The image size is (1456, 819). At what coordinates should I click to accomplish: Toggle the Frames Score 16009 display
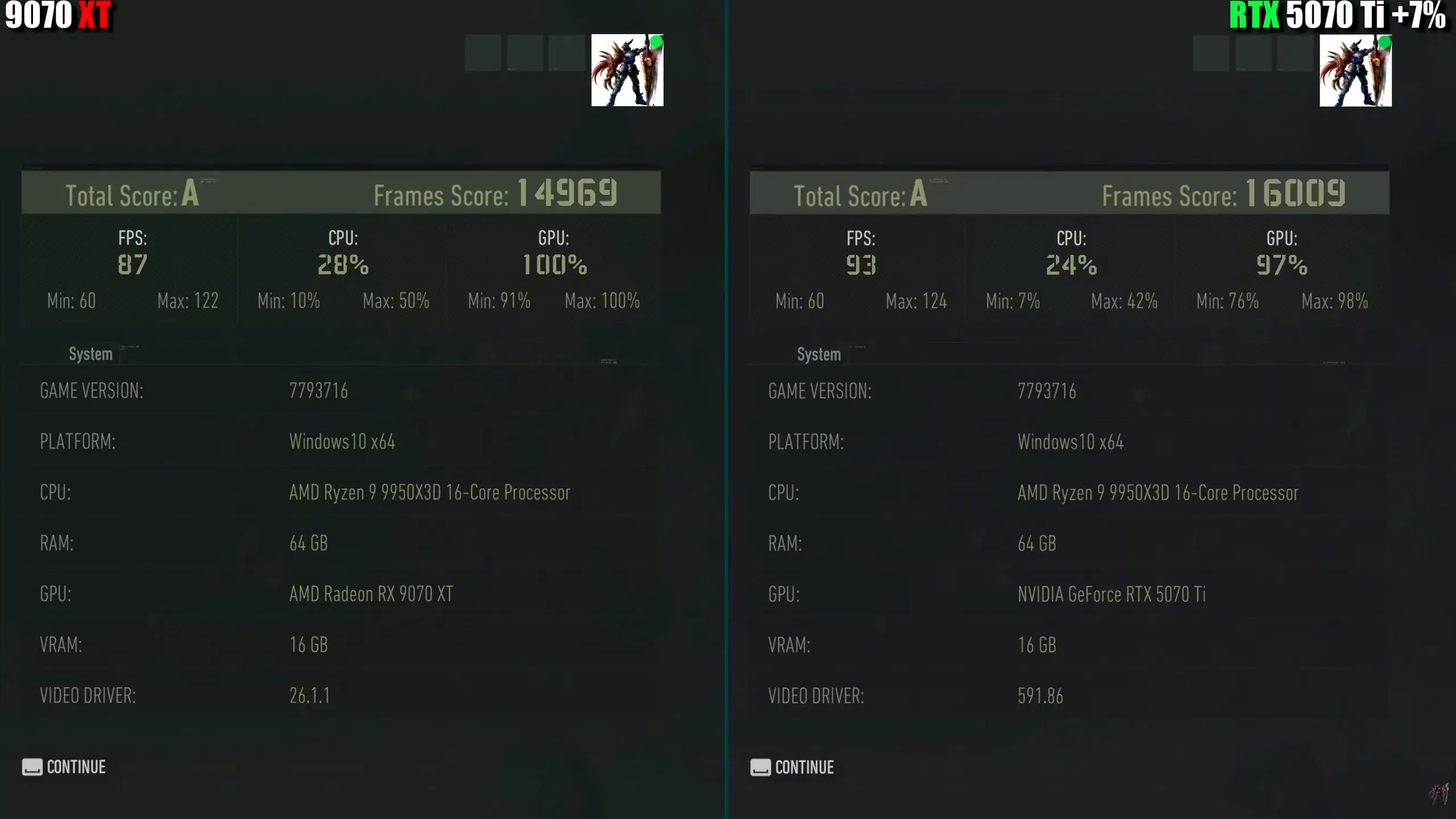1298,193
